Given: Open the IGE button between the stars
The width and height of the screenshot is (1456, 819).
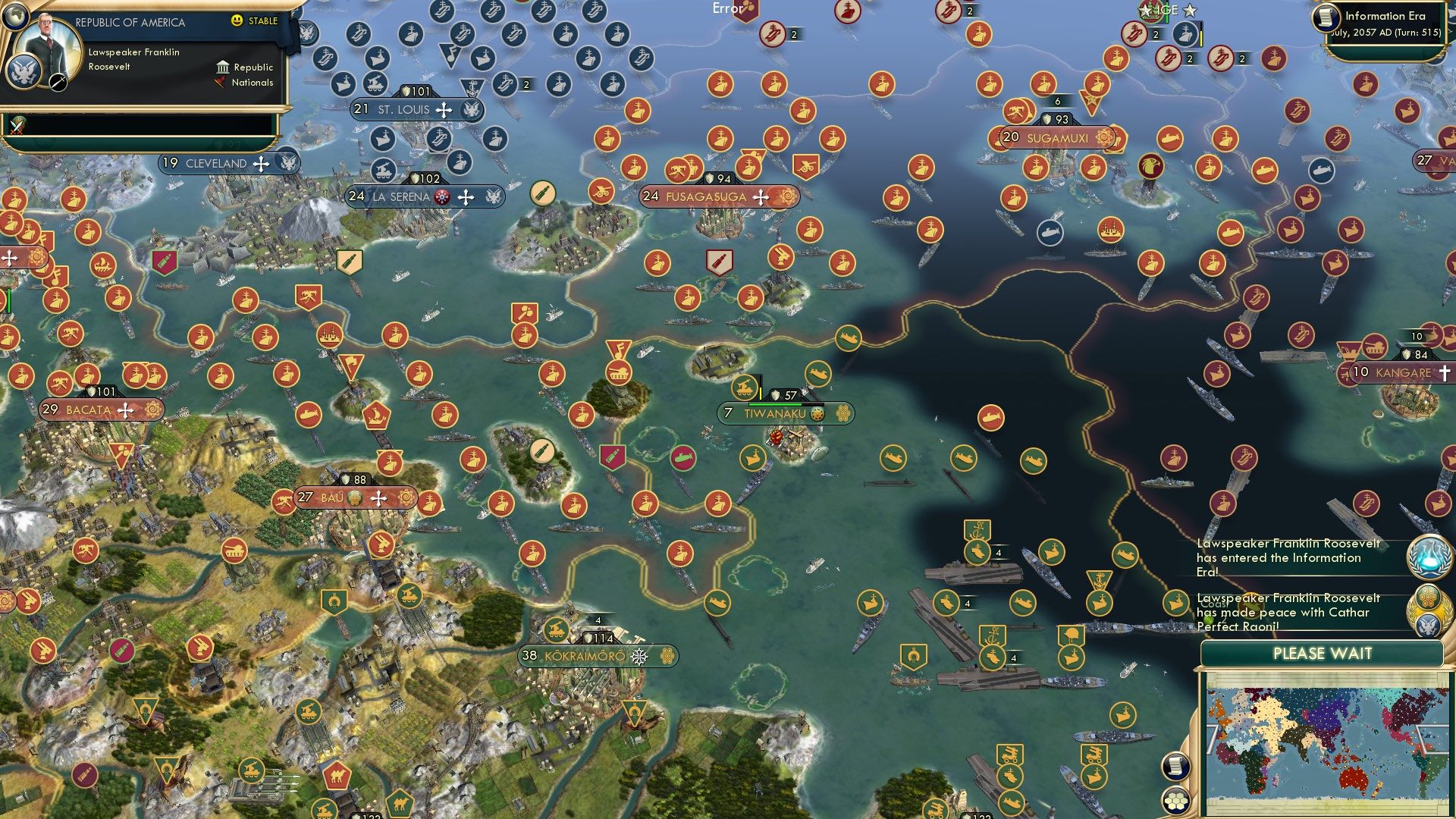Looking at the screenshot, I should [1168, 10].
